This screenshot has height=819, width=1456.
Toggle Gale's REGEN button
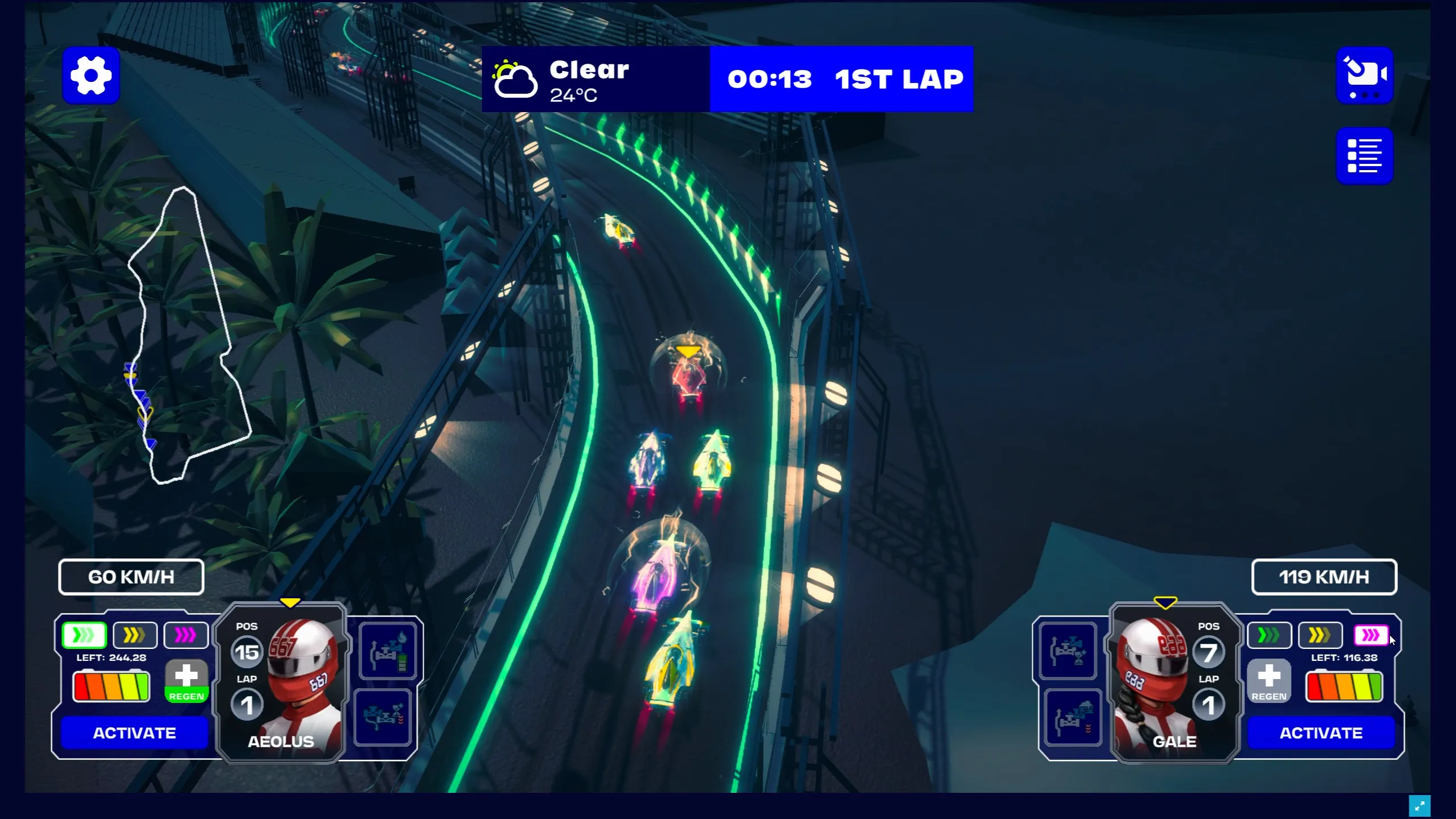pyautogui.click(x=1269, y=681)
